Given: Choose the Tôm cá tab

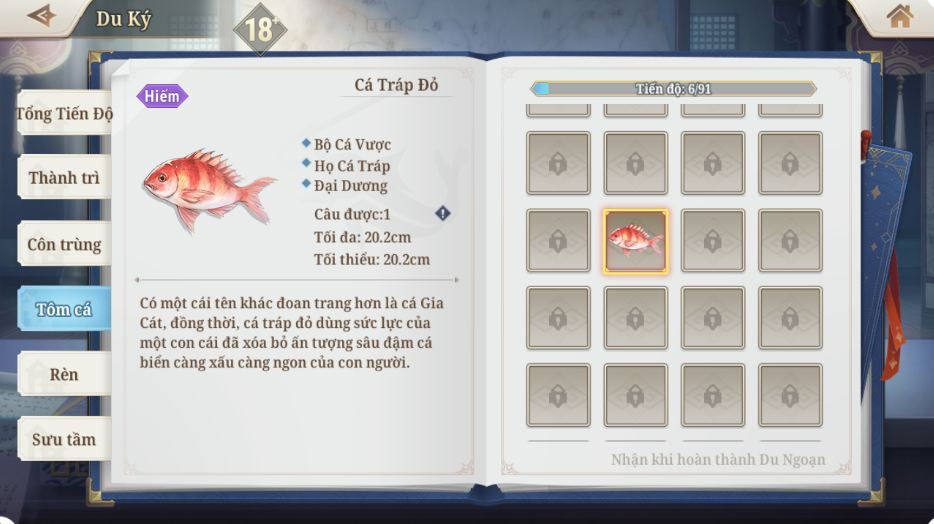Looking at the screenshot, I should tap(64, 309).
